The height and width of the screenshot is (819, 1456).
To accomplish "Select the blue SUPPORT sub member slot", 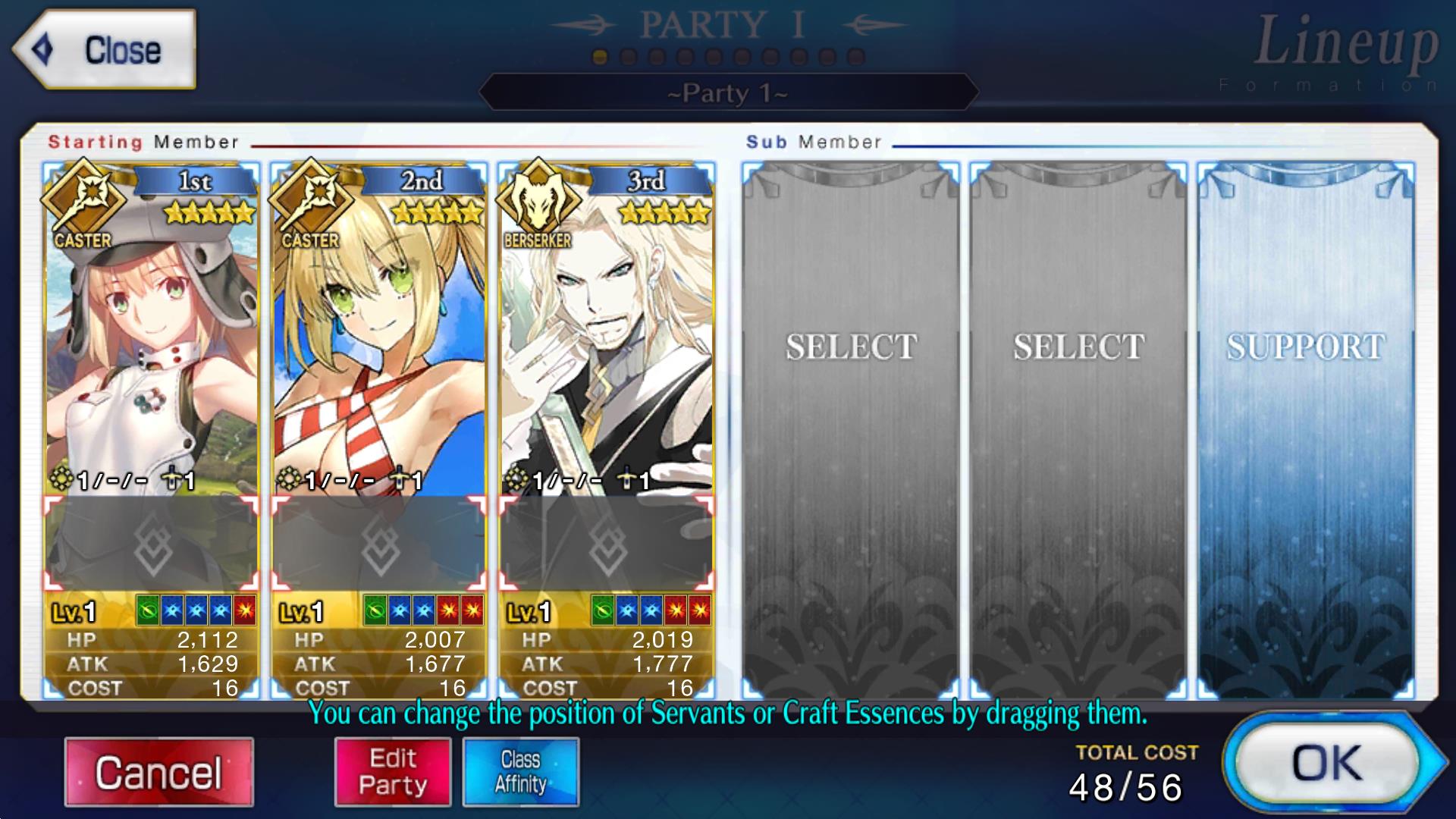I will point(1304,425).
